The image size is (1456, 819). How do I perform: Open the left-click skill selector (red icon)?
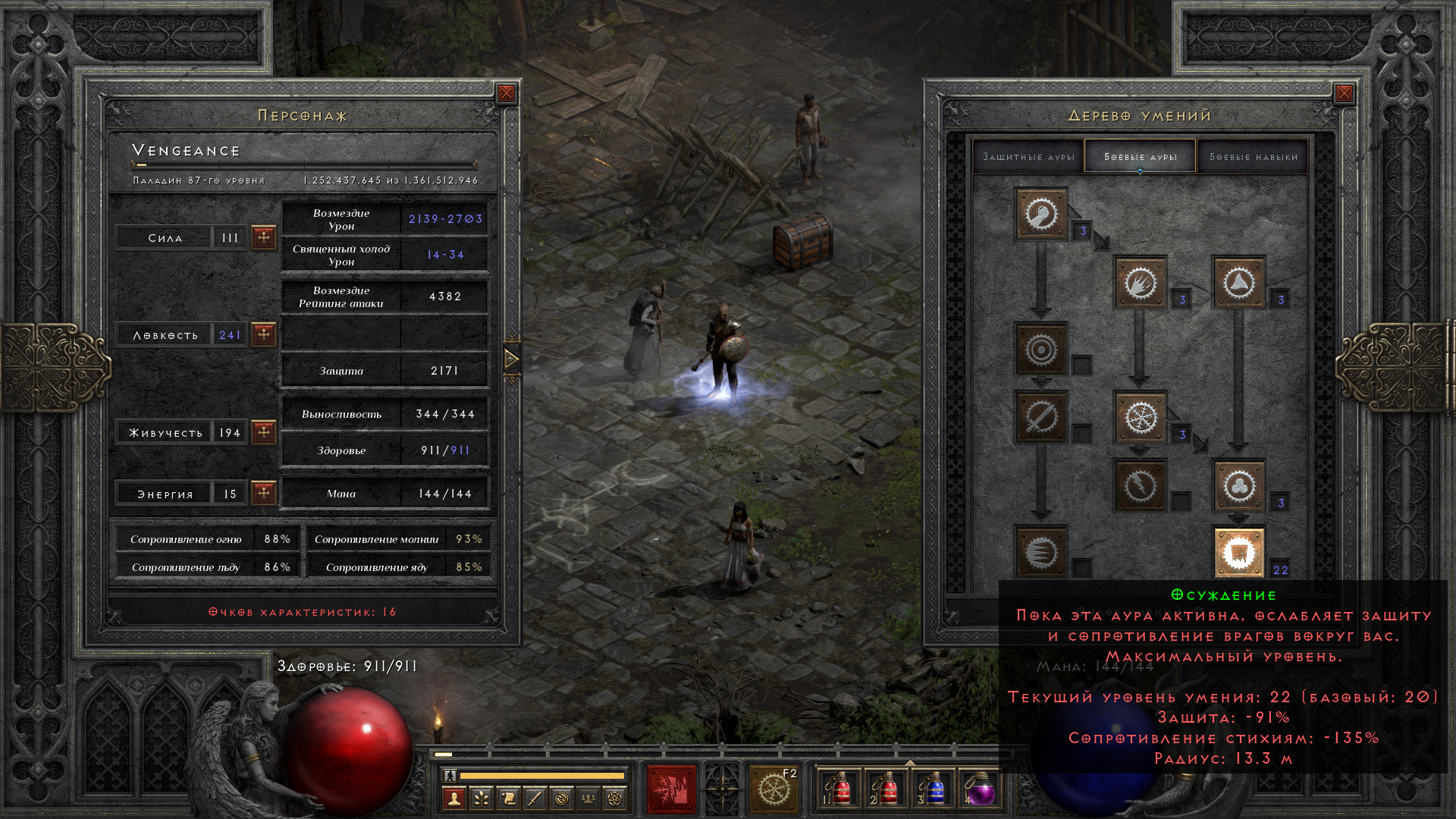671,789
